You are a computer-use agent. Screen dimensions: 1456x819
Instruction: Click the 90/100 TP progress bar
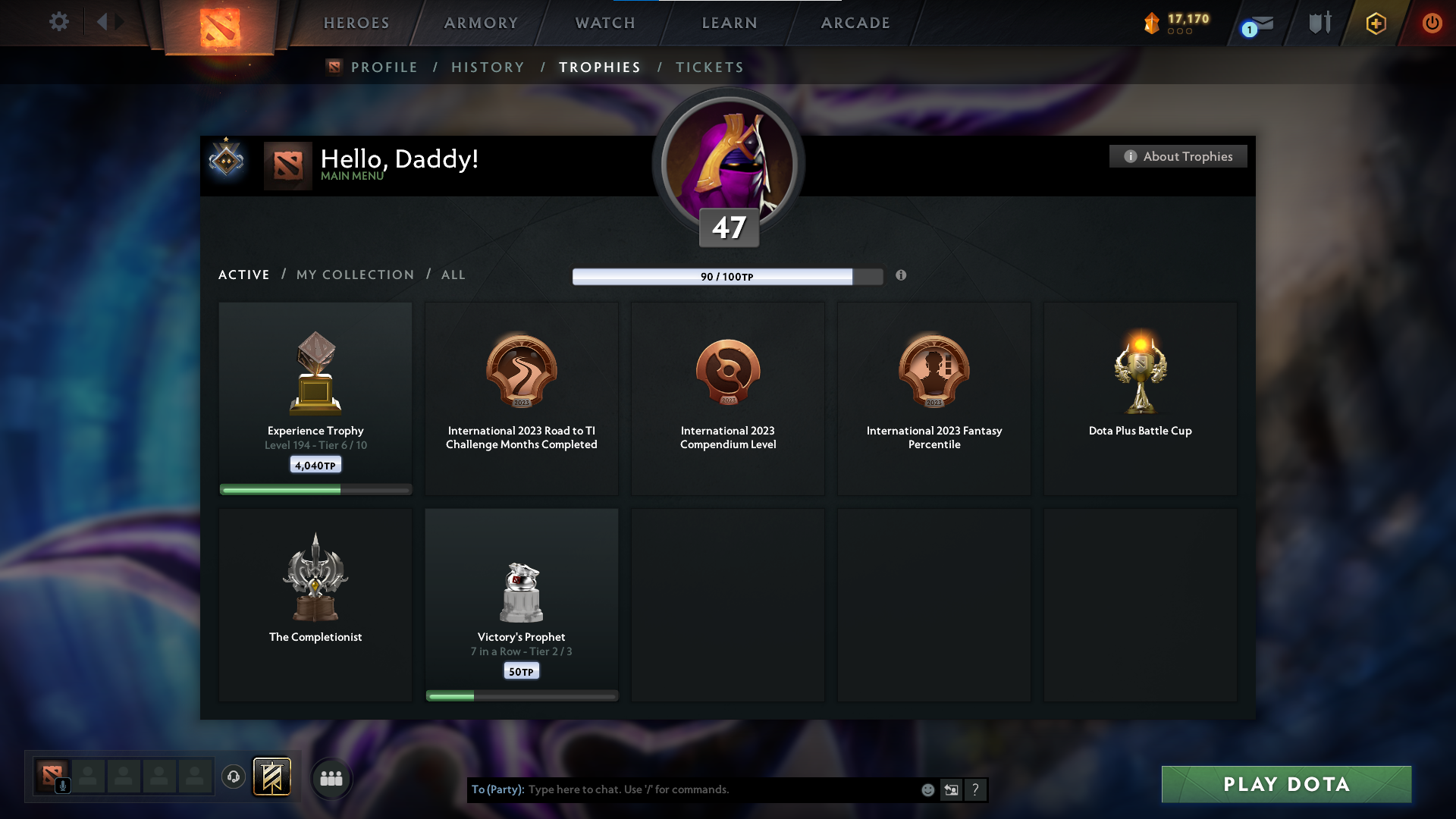728,277
